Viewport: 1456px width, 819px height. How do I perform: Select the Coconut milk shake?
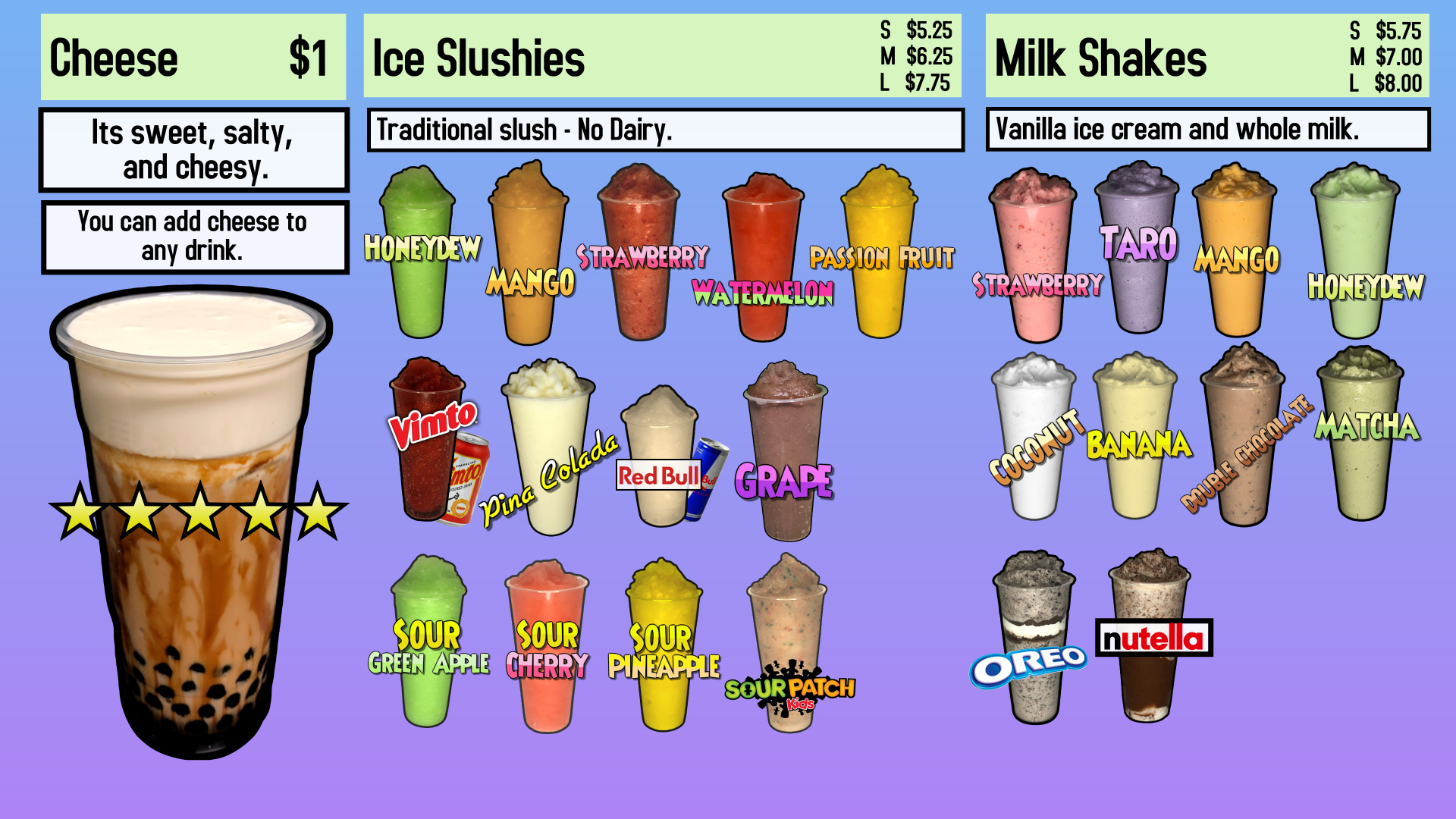click(x=1032, y=440)
